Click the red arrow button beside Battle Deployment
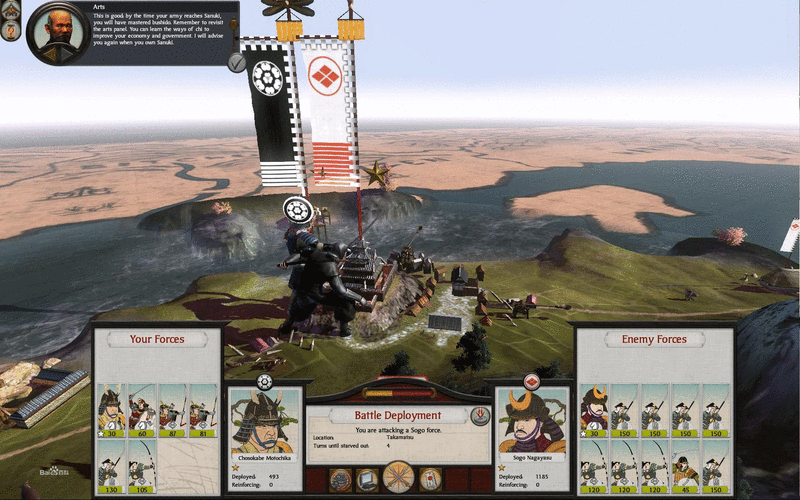 tap(479, 415)
